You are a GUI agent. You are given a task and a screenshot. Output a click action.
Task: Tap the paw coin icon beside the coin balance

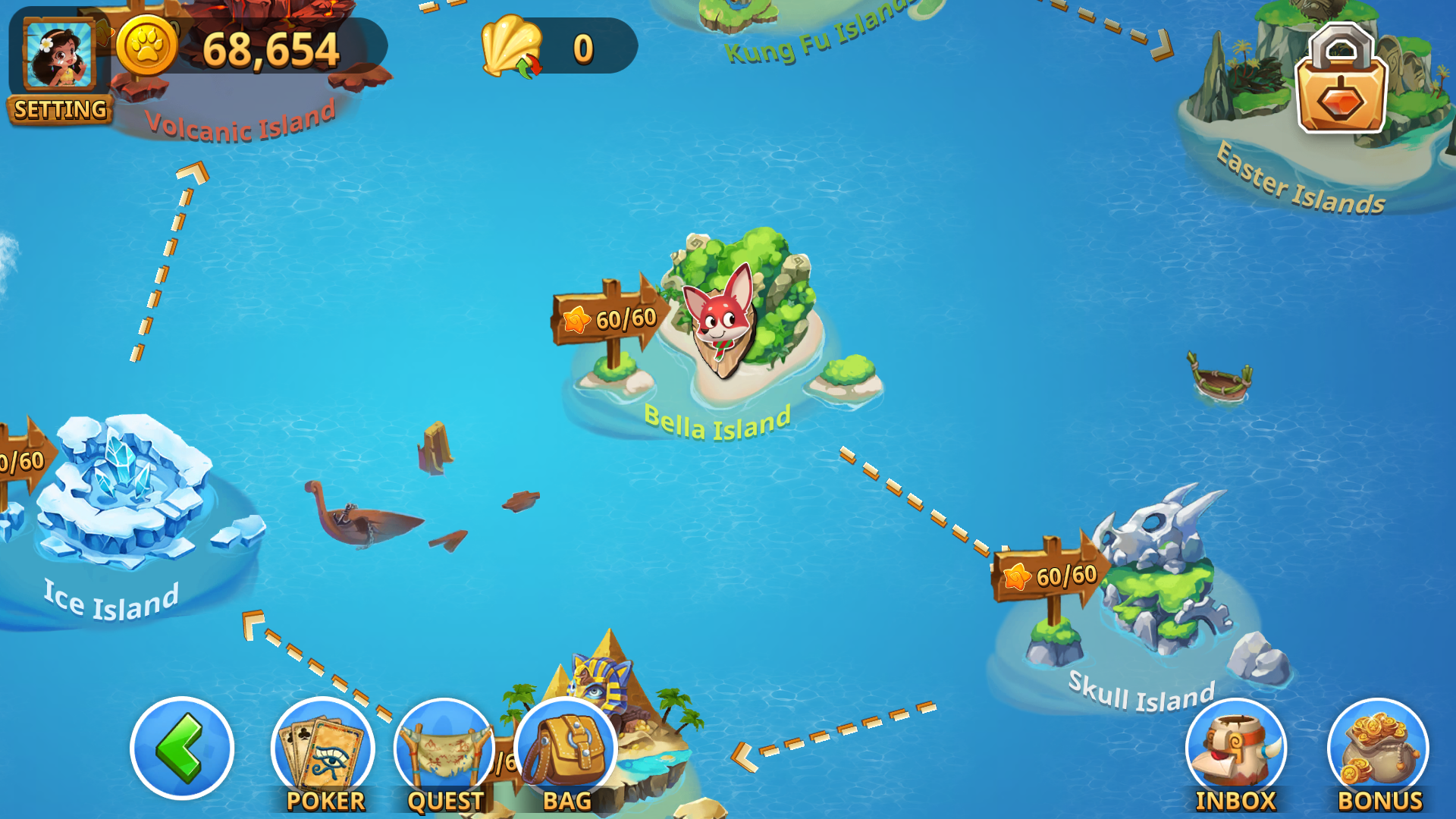pos(149,47)
